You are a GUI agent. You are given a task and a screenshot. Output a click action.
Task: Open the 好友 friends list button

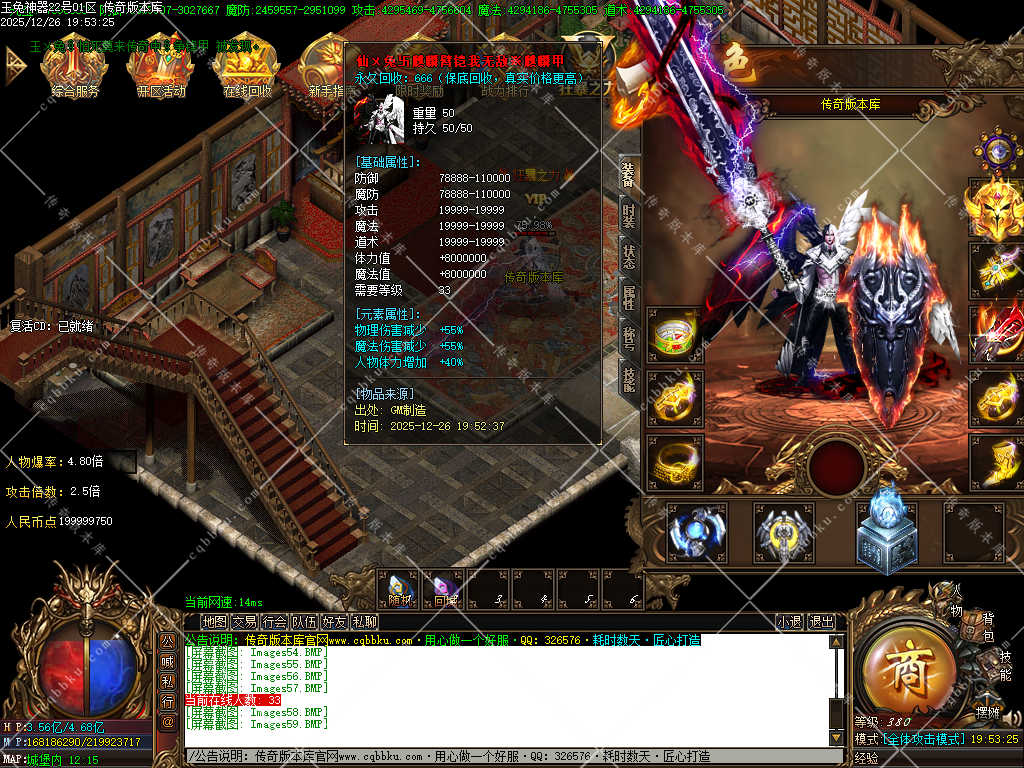(x=334, y=622)
